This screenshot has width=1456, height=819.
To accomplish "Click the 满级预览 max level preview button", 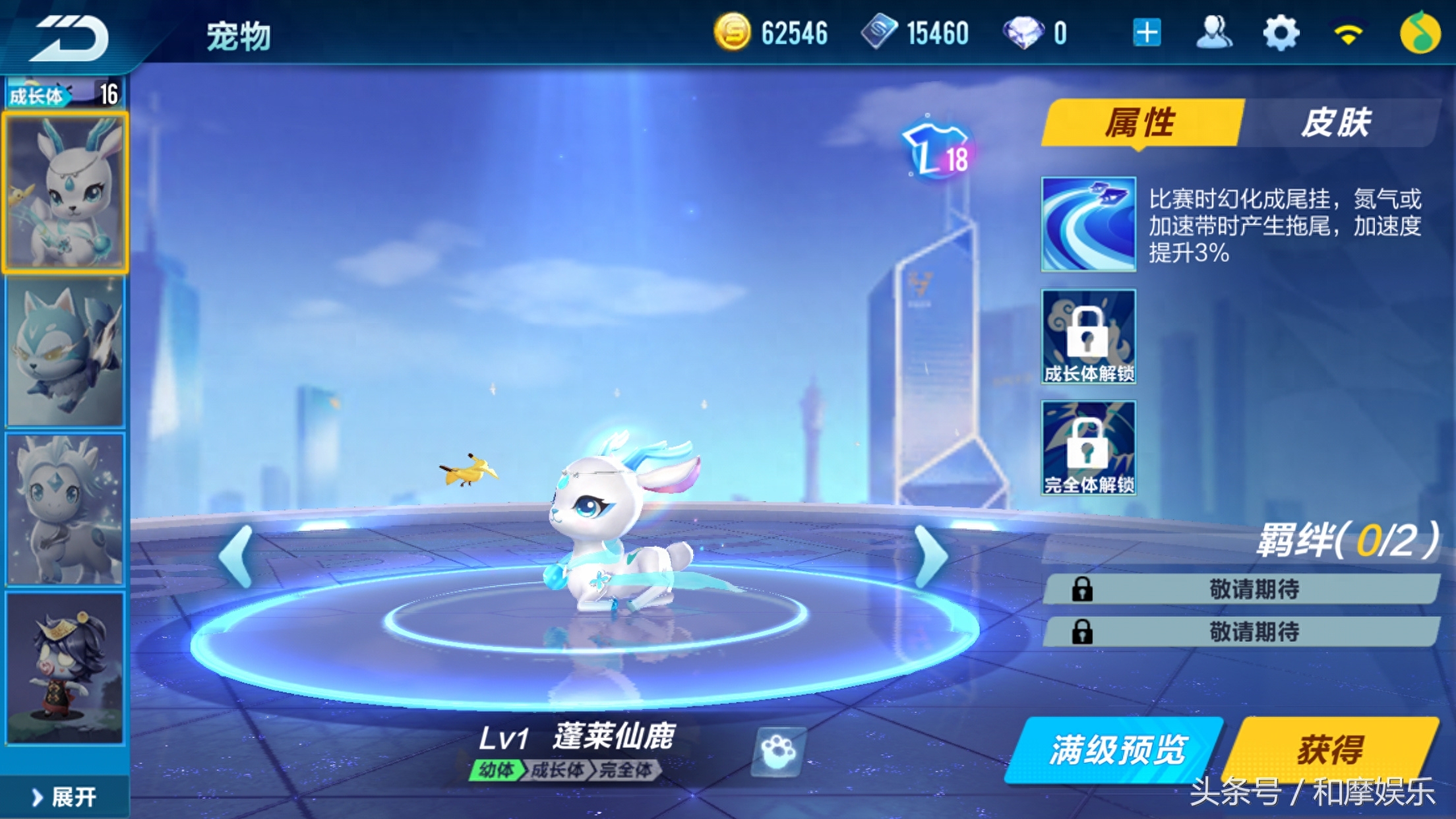I will coord(1116,750).
